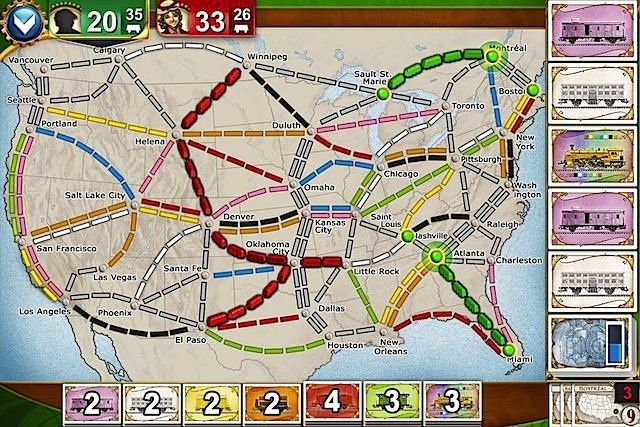Click the Miami city marker
640x427 pixels.
click(x=508, y=350)
